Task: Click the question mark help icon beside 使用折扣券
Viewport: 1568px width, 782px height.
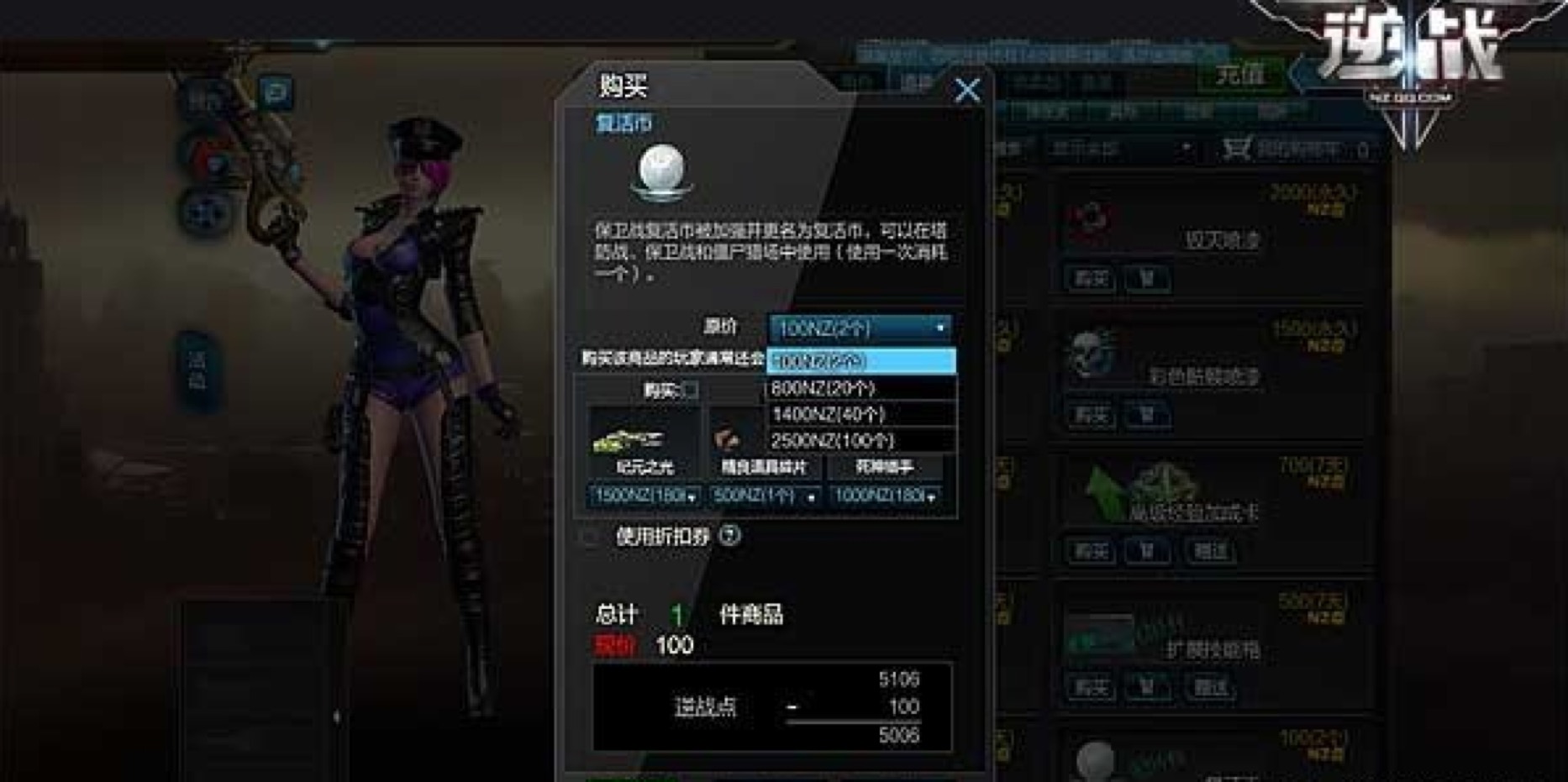Action: [x=729, y=536]
